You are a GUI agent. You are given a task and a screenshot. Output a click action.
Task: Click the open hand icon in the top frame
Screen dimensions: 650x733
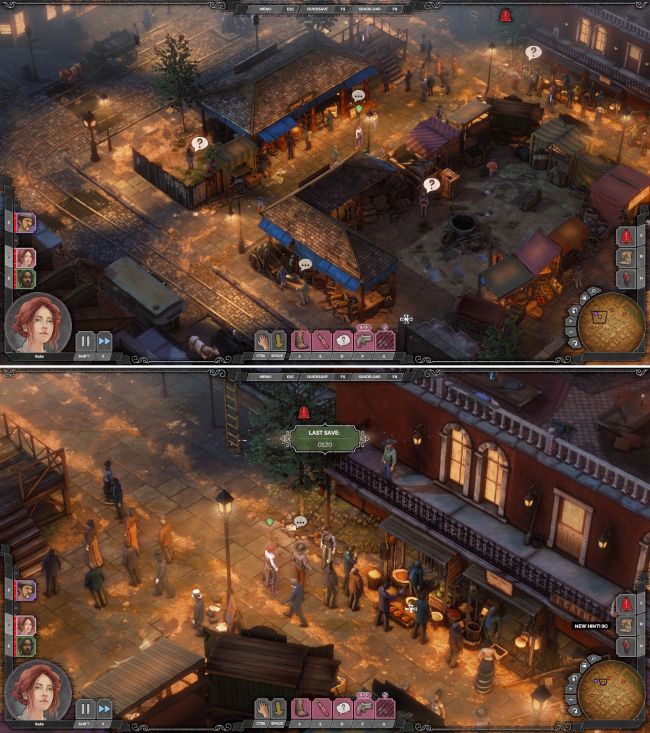coord(264,341)
